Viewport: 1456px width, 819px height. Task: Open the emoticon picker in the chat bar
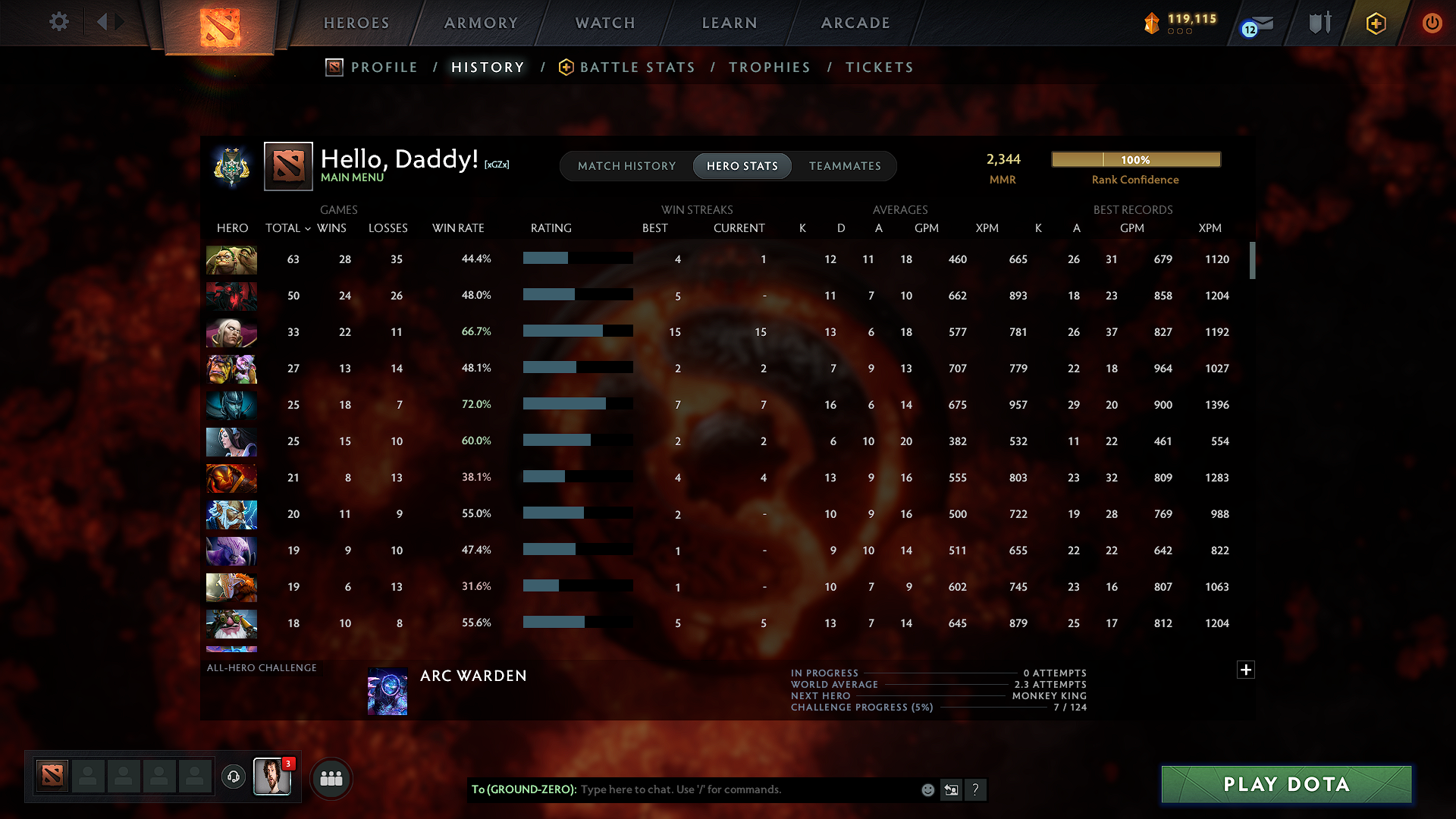927,789
